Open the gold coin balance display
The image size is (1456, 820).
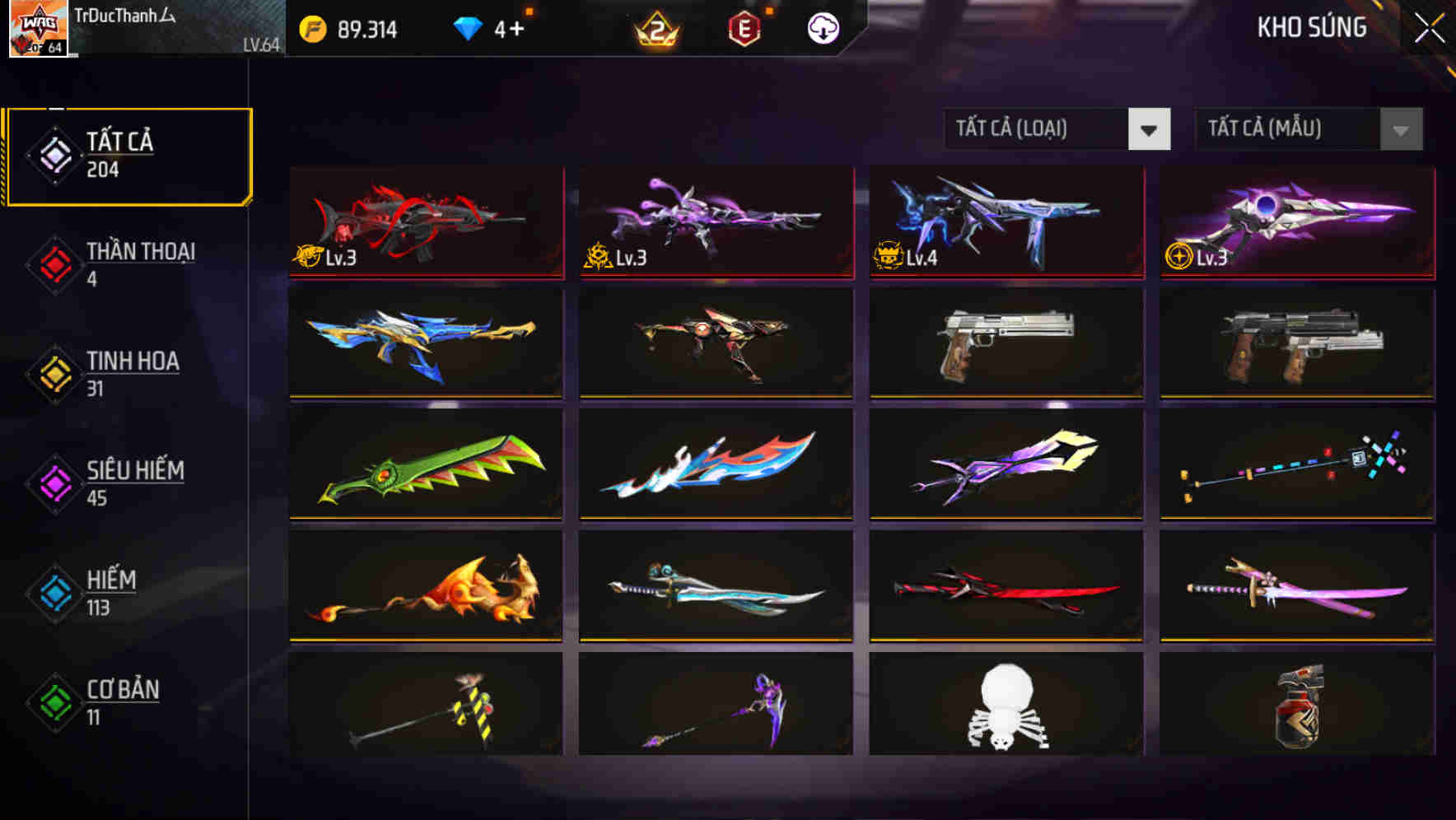pyautogui.click(x=346, y=29)
